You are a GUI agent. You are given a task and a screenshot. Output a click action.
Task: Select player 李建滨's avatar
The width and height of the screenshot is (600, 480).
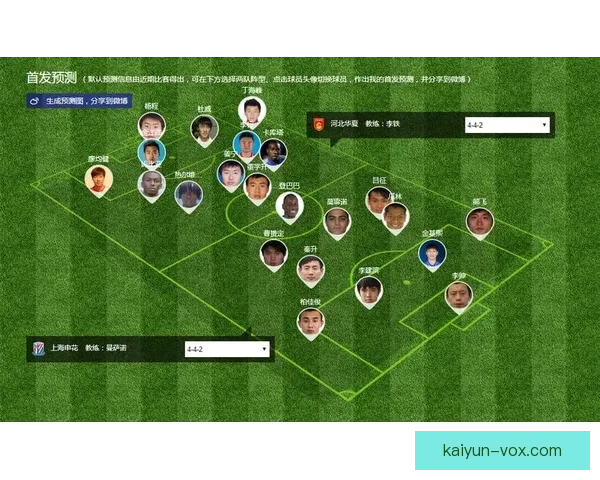pos(369,290)
